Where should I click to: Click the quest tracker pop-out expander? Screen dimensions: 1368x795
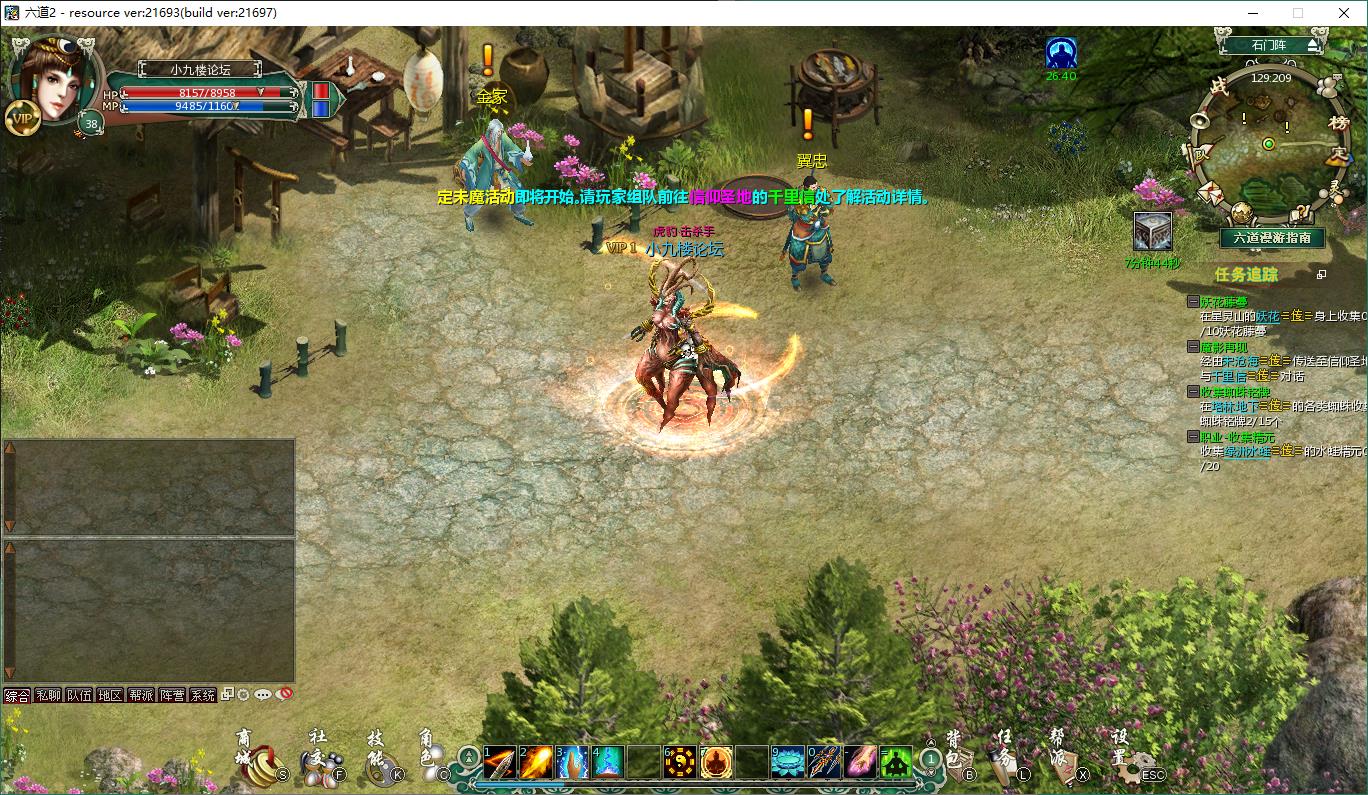tap(1321, 275)
